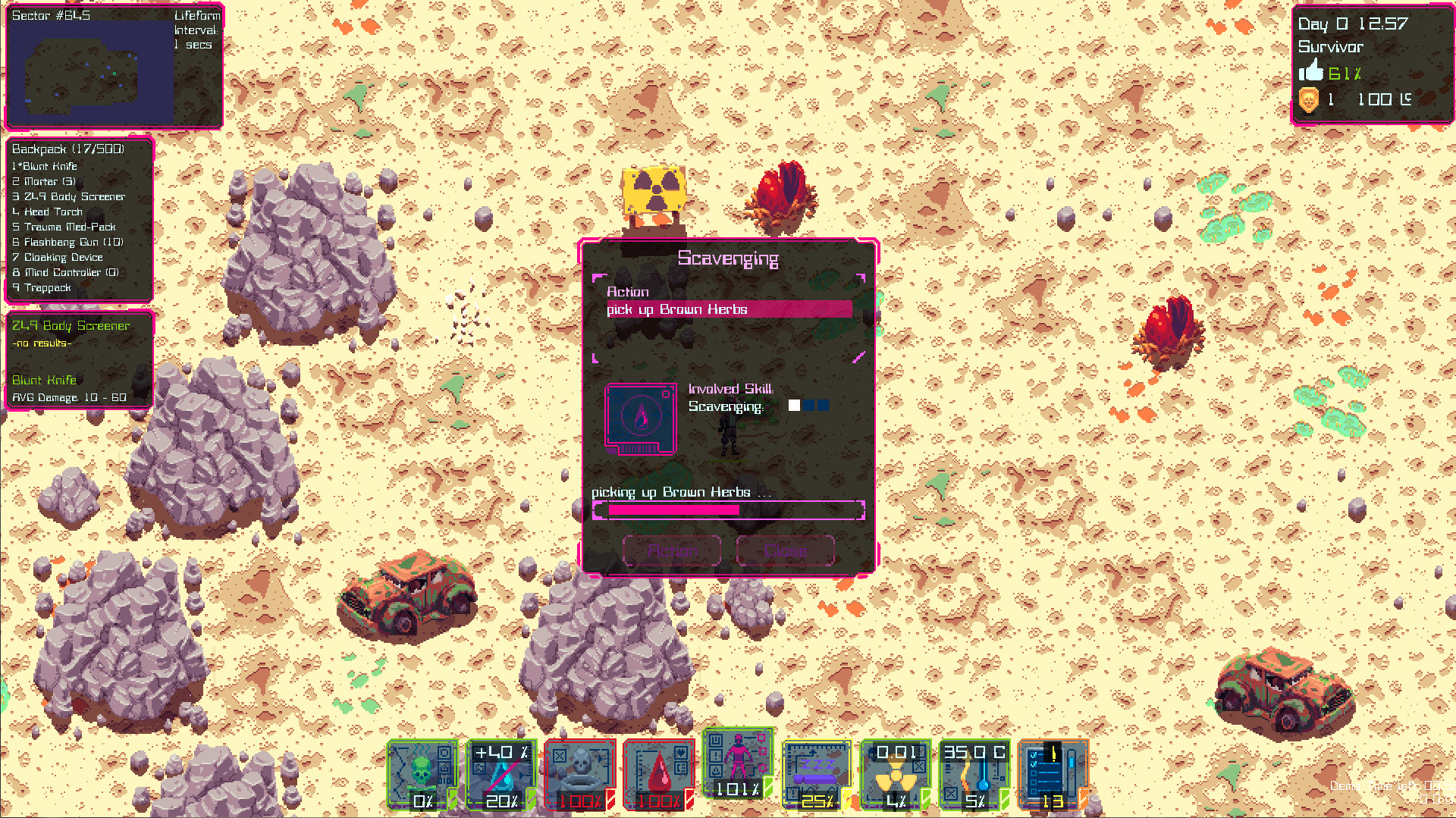Open the checklist tasks icon
The image size is (1456, 818).
coord(1054,775)
